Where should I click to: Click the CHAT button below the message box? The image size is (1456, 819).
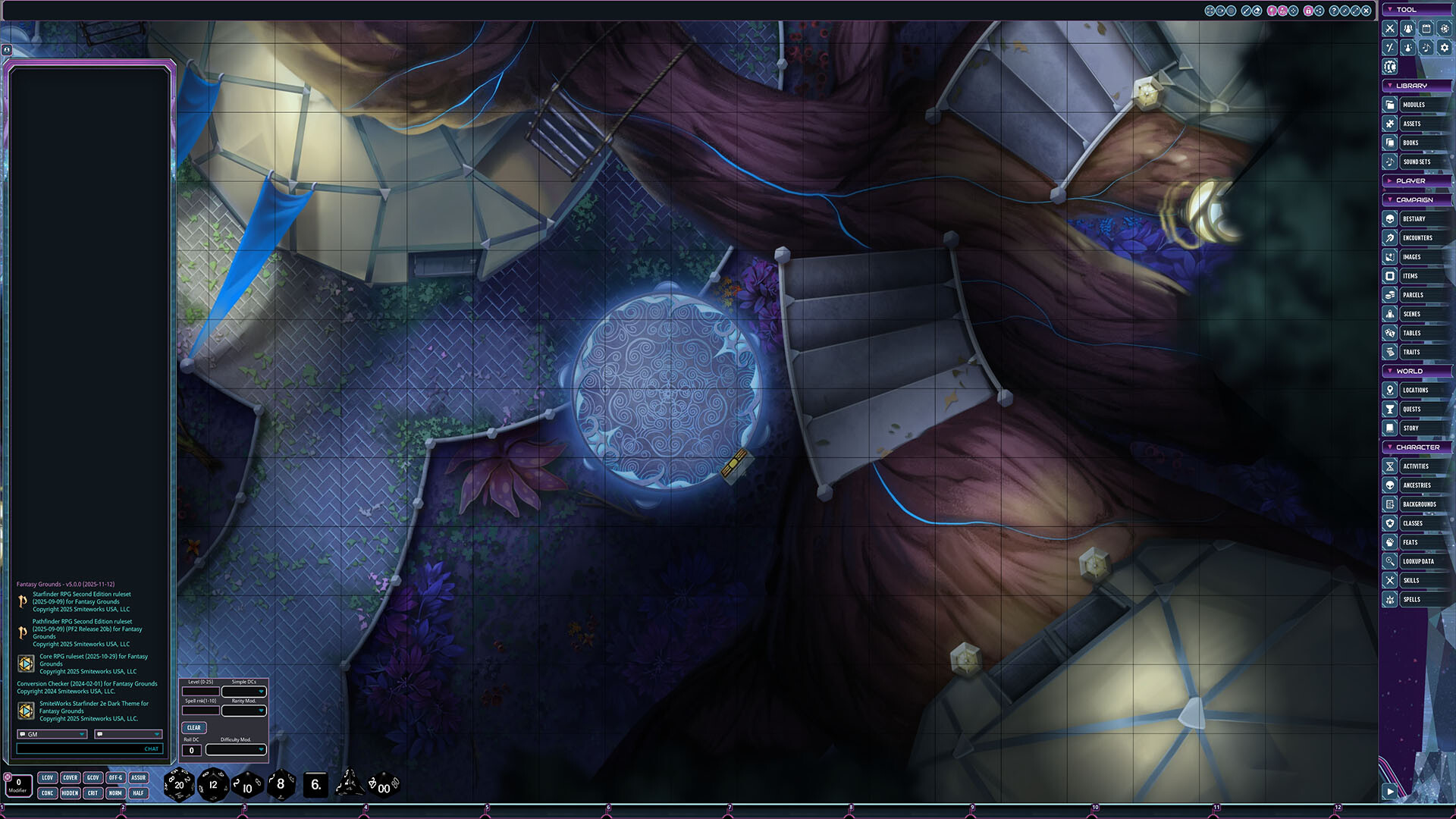[151, 748]
